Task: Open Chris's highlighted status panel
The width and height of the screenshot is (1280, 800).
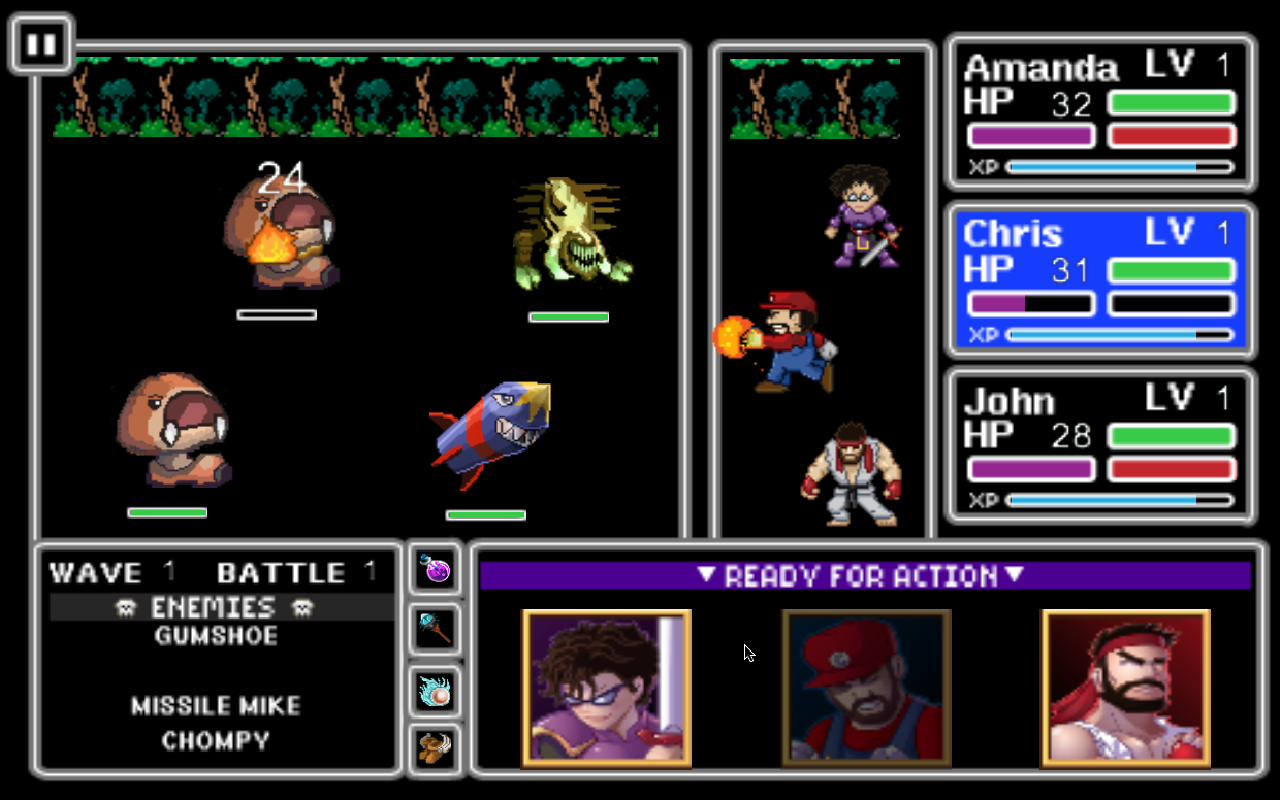Action: click(x=1098, y=280)
